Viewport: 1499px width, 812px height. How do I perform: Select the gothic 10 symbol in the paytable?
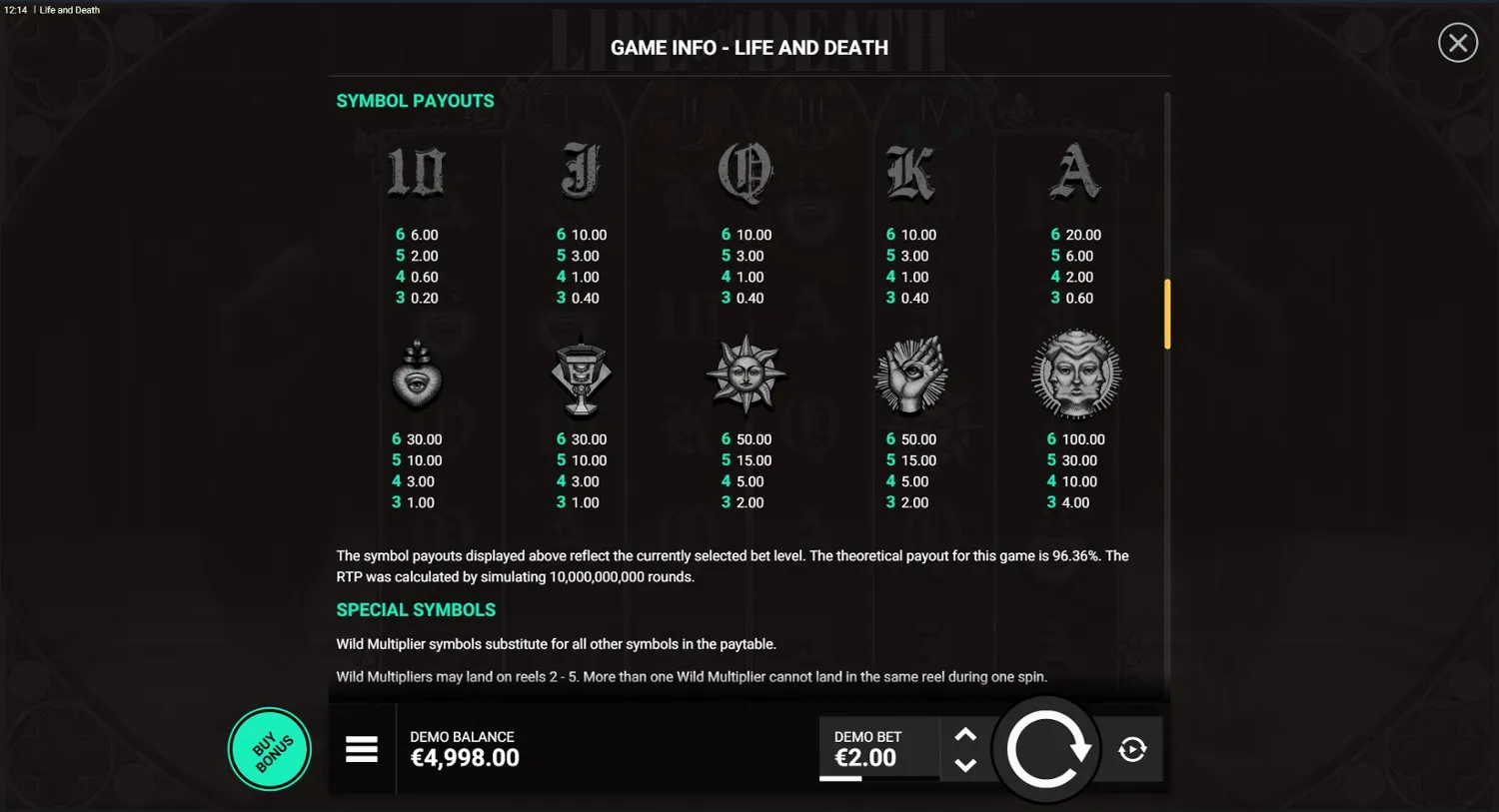tap(417, 172)
